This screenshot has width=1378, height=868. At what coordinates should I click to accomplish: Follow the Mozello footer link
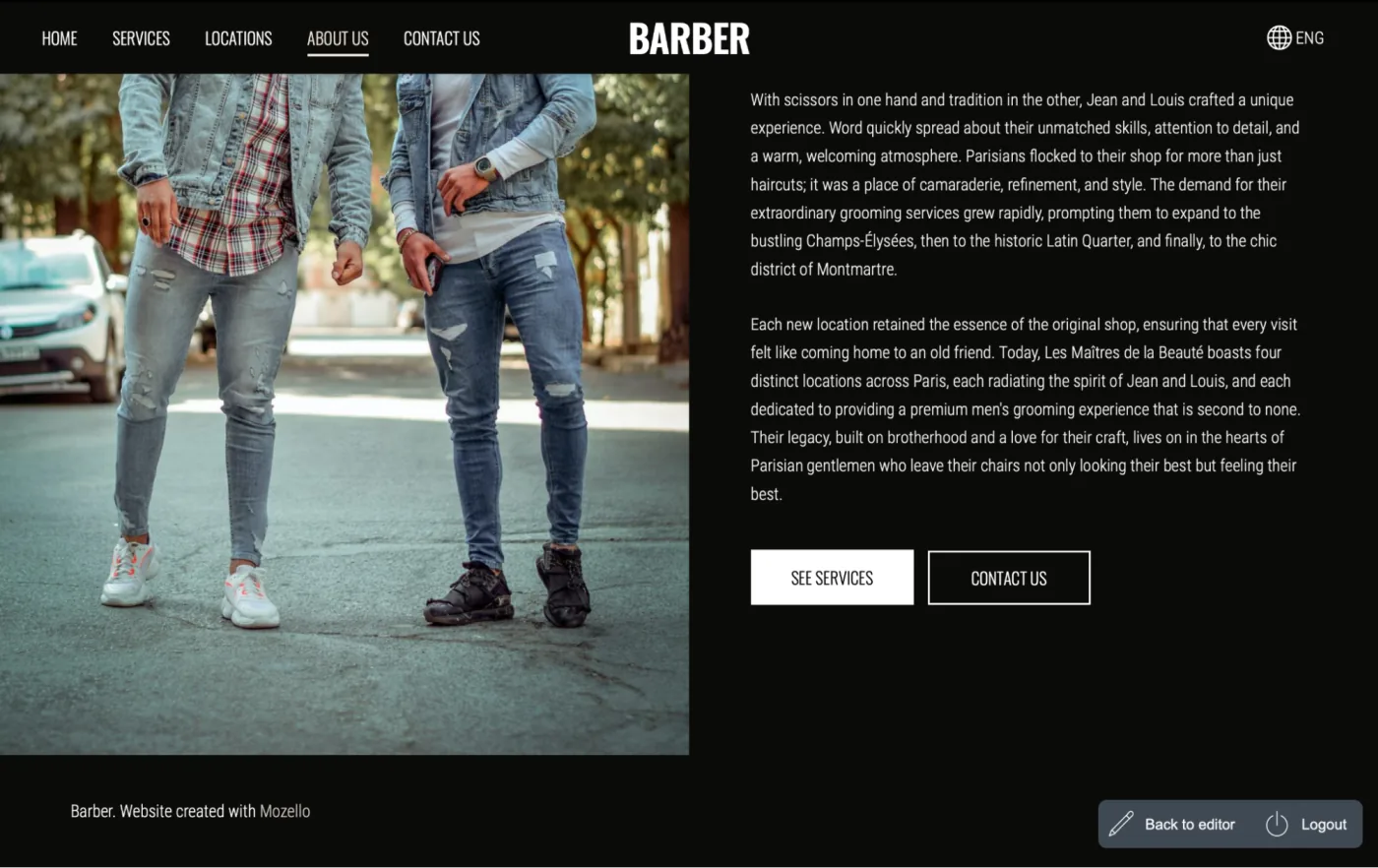(284, 811)
